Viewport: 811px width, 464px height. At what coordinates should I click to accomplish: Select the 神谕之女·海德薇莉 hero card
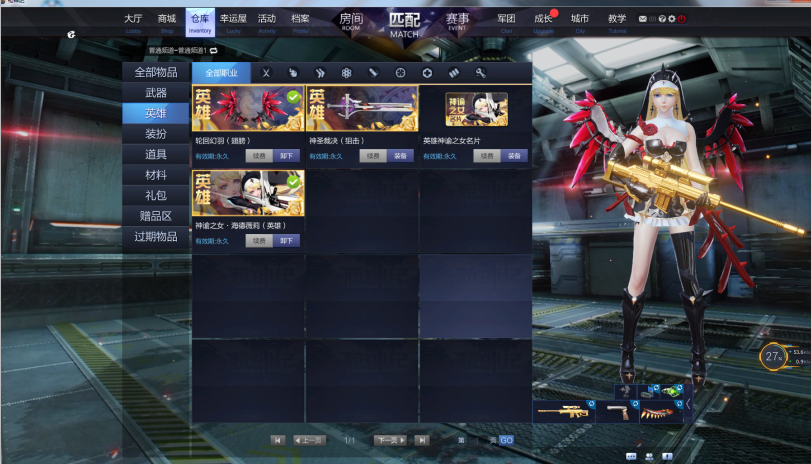click(x=248, y=193)
